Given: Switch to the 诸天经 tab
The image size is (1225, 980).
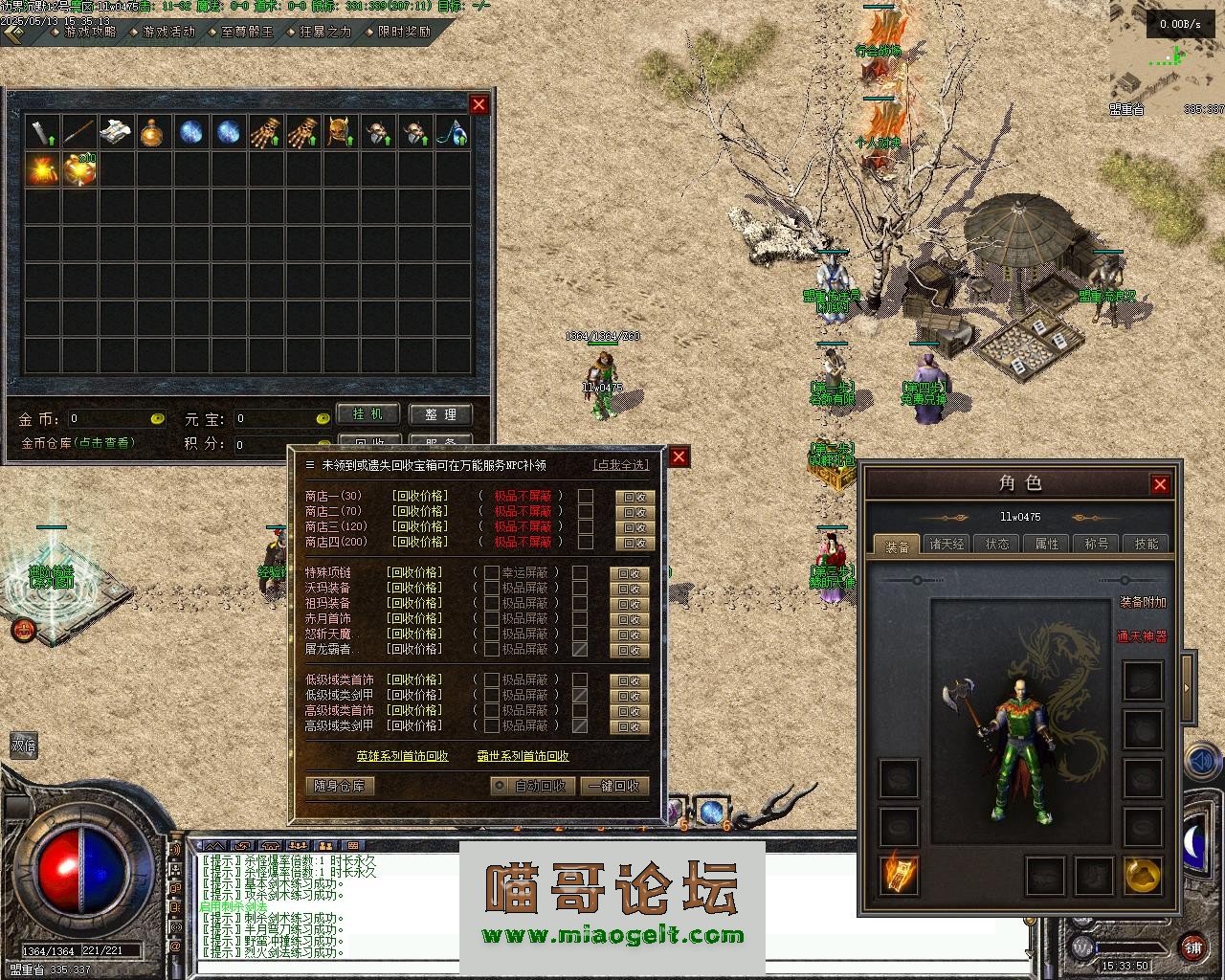Looking at the screenshot, I should pyautogui.click(x=947, y=544).
